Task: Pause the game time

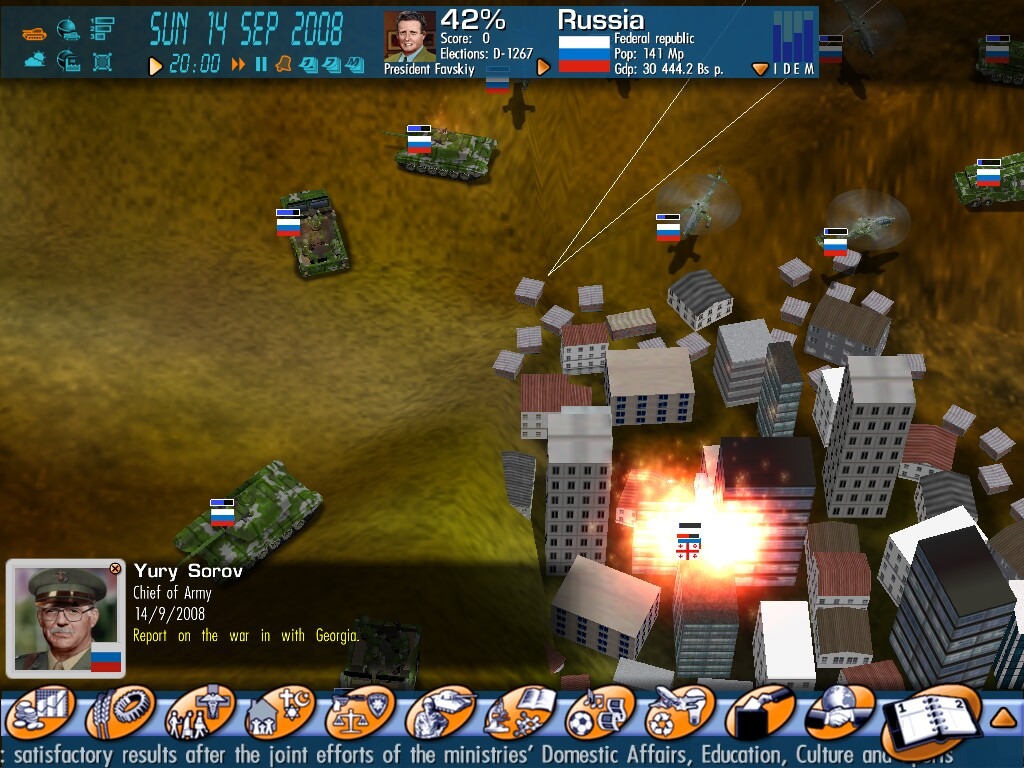Action: click(x=261, y=65)
